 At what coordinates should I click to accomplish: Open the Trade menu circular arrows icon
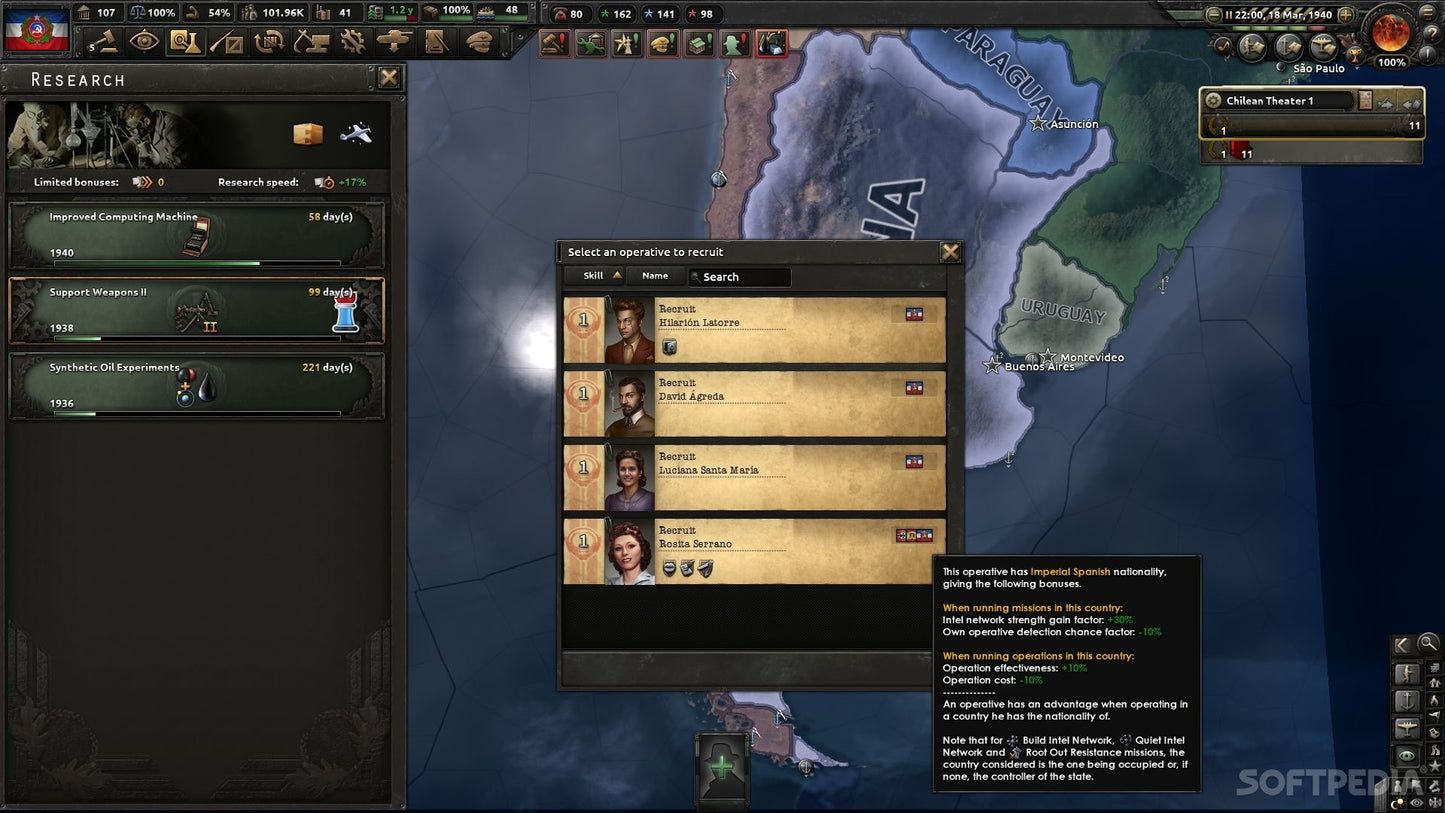268,41
